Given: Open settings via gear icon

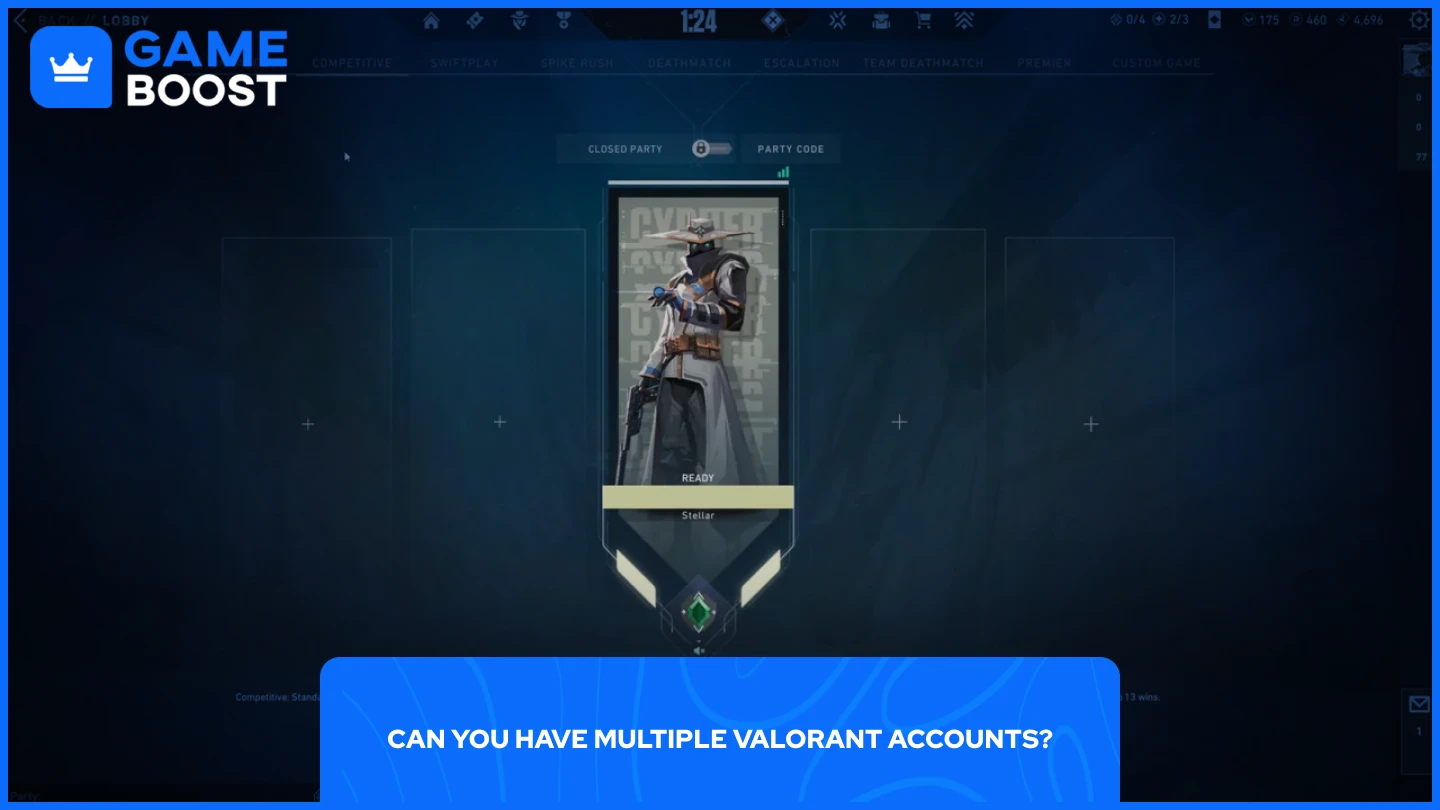Looking at the screenshot, I should click(1419, 20).
